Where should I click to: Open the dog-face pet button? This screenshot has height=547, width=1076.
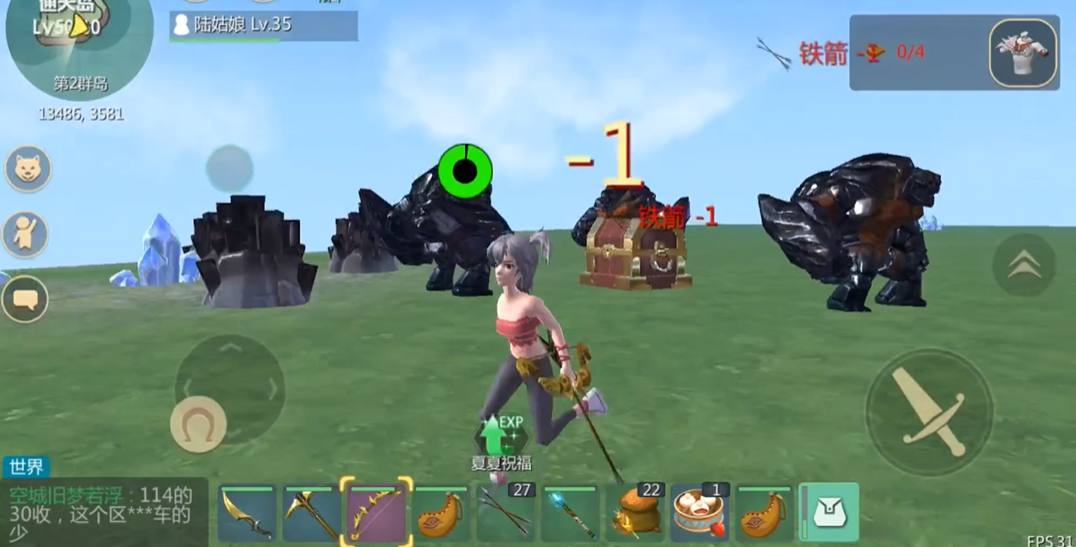click(28, 169)
